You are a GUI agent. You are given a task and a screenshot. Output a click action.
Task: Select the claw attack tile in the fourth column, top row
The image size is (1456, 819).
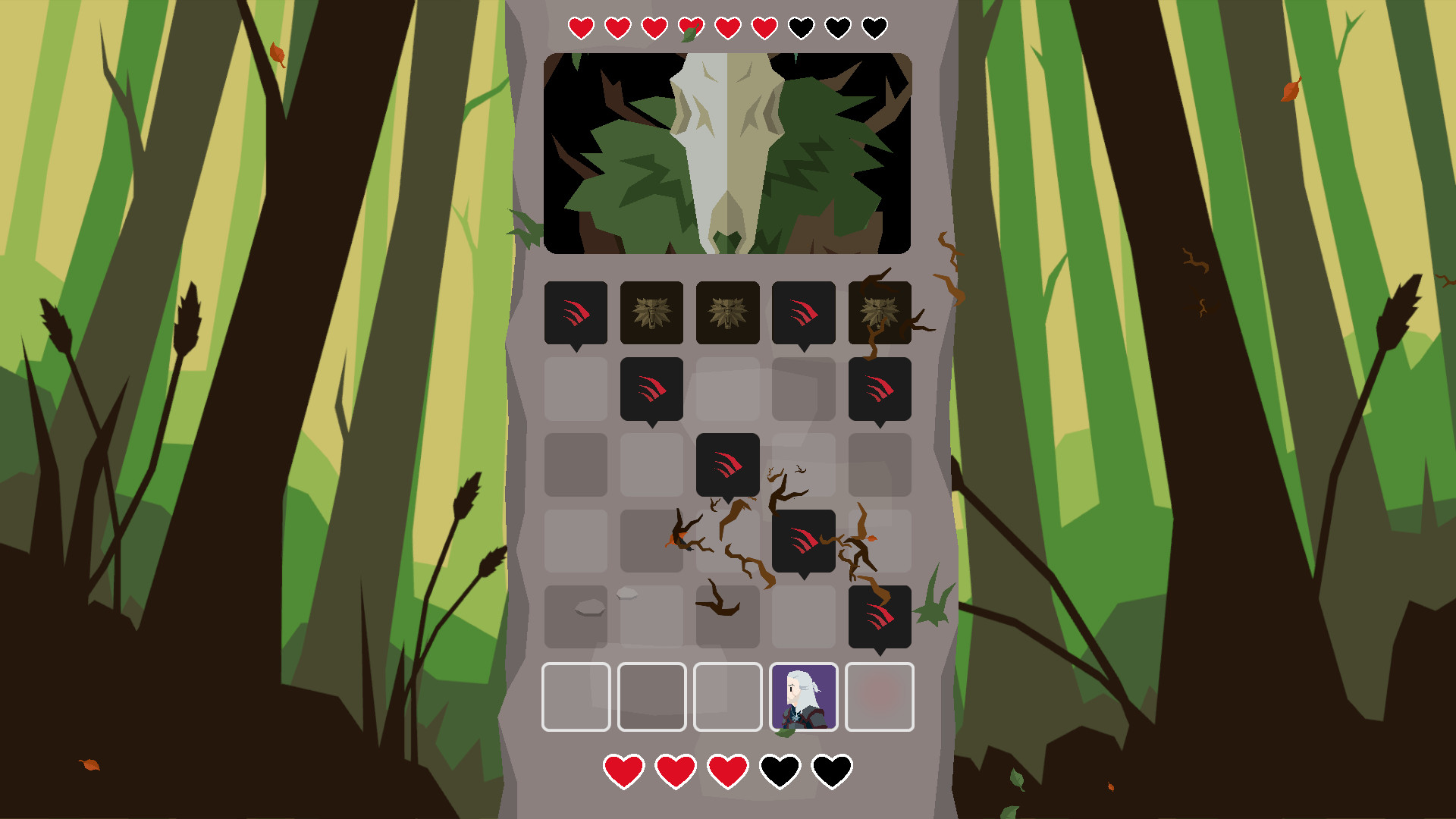point(802,313)
